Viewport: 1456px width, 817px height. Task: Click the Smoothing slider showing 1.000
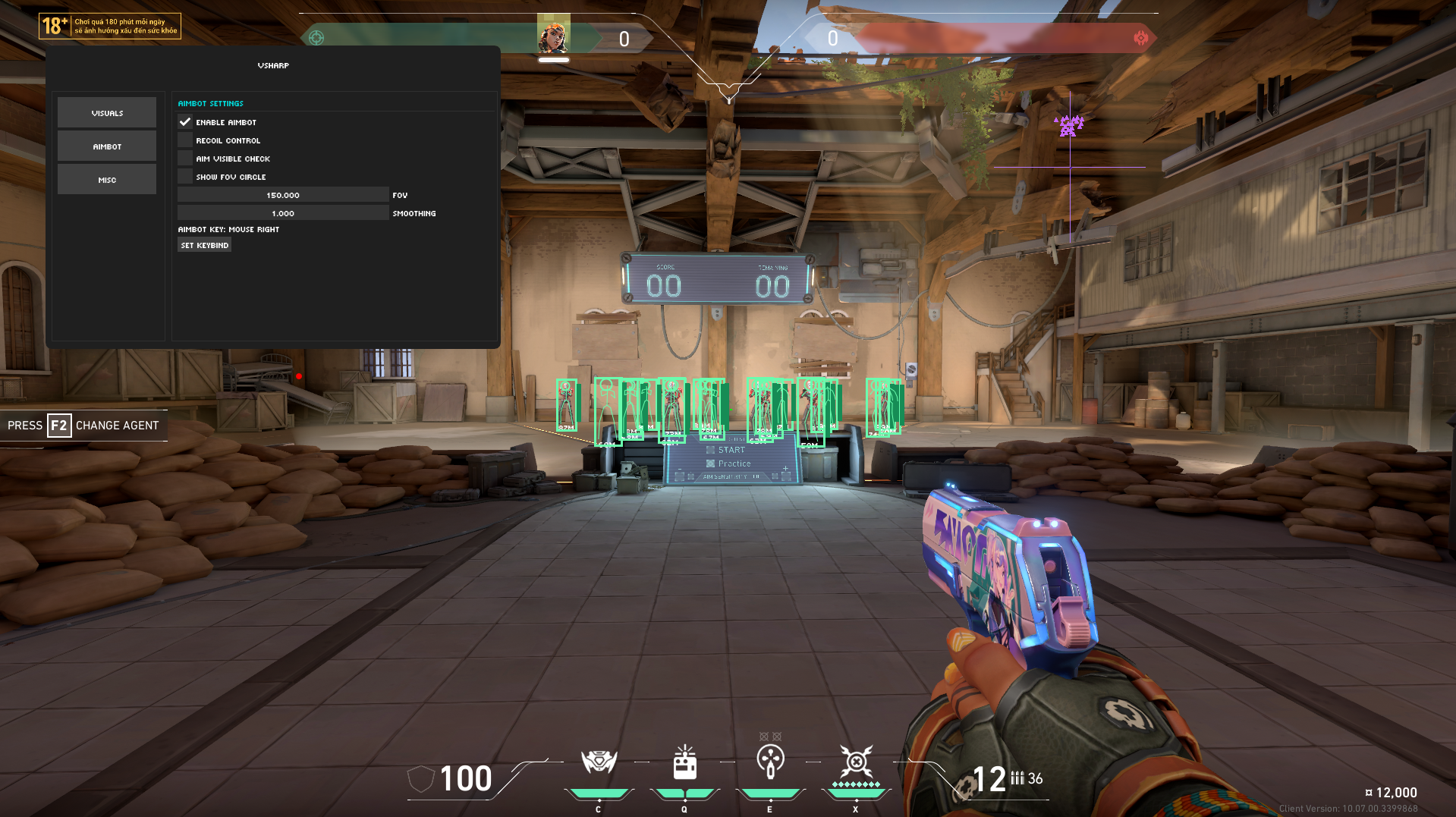tap(283, 213)
